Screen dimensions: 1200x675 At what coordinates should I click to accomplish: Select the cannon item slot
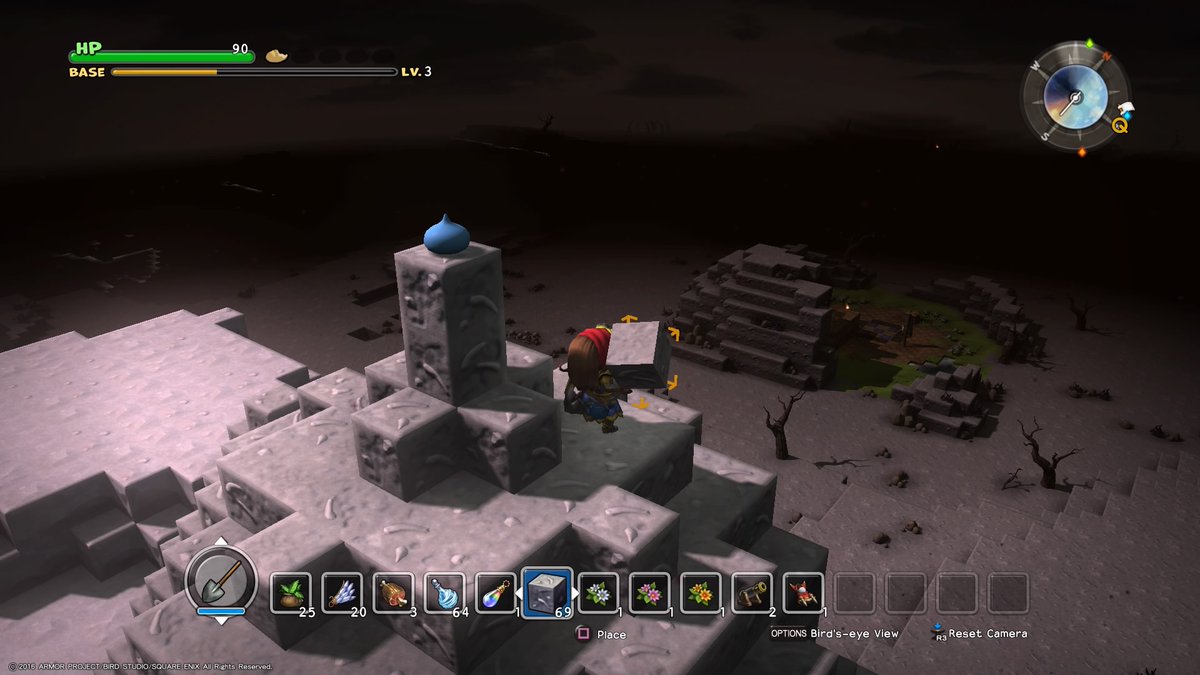tap(752, 593)
